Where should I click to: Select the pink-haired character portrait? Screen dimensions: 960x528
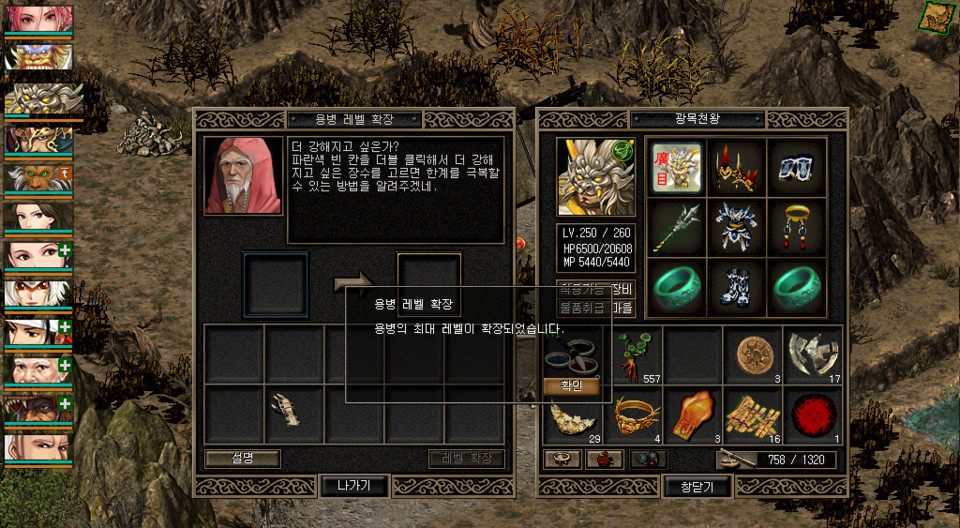tap(38, 18)
